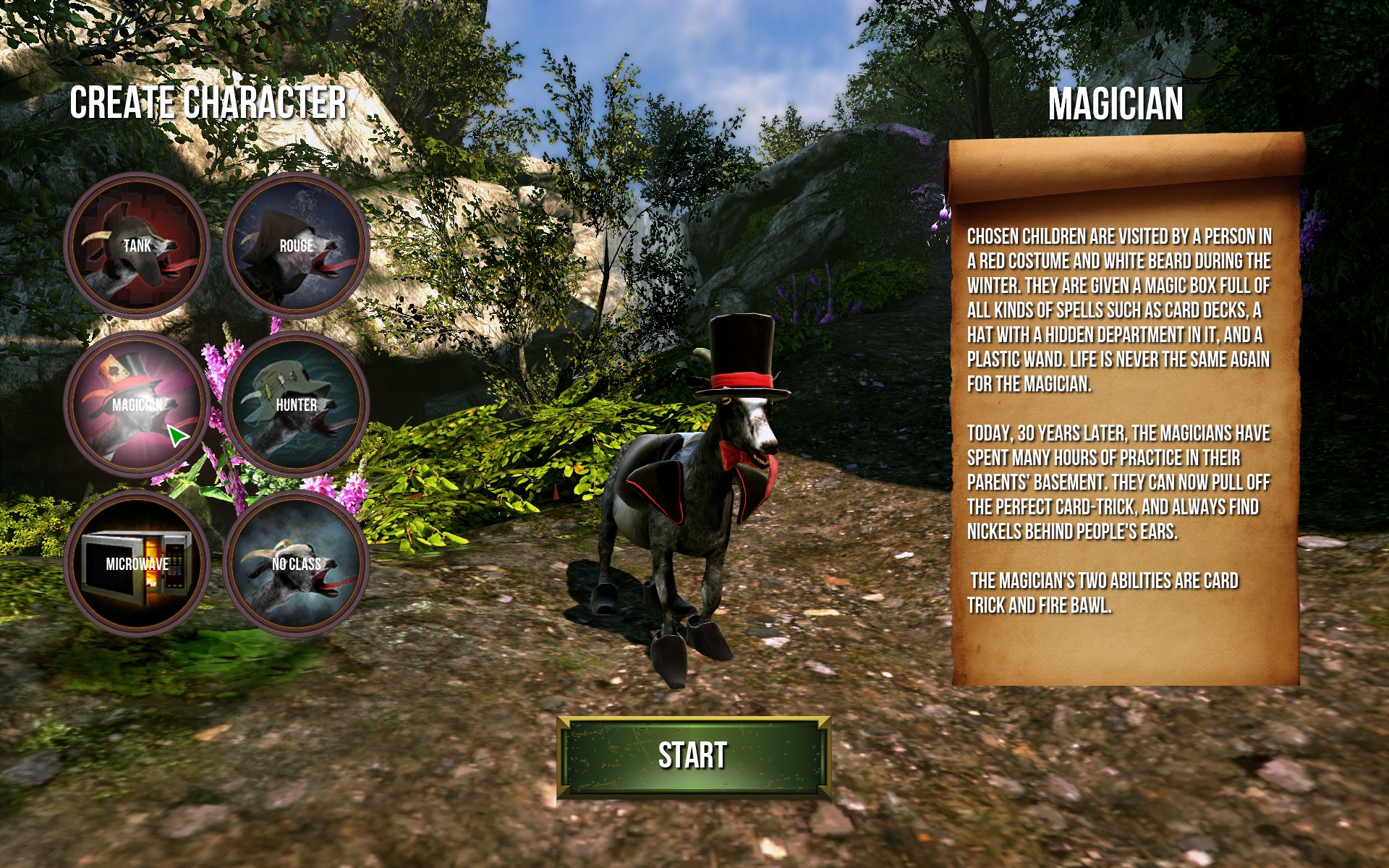Viewport: 1389px width, 868px height.
Task: Choose the Rouge class portrait
Action: coord(297,246)
